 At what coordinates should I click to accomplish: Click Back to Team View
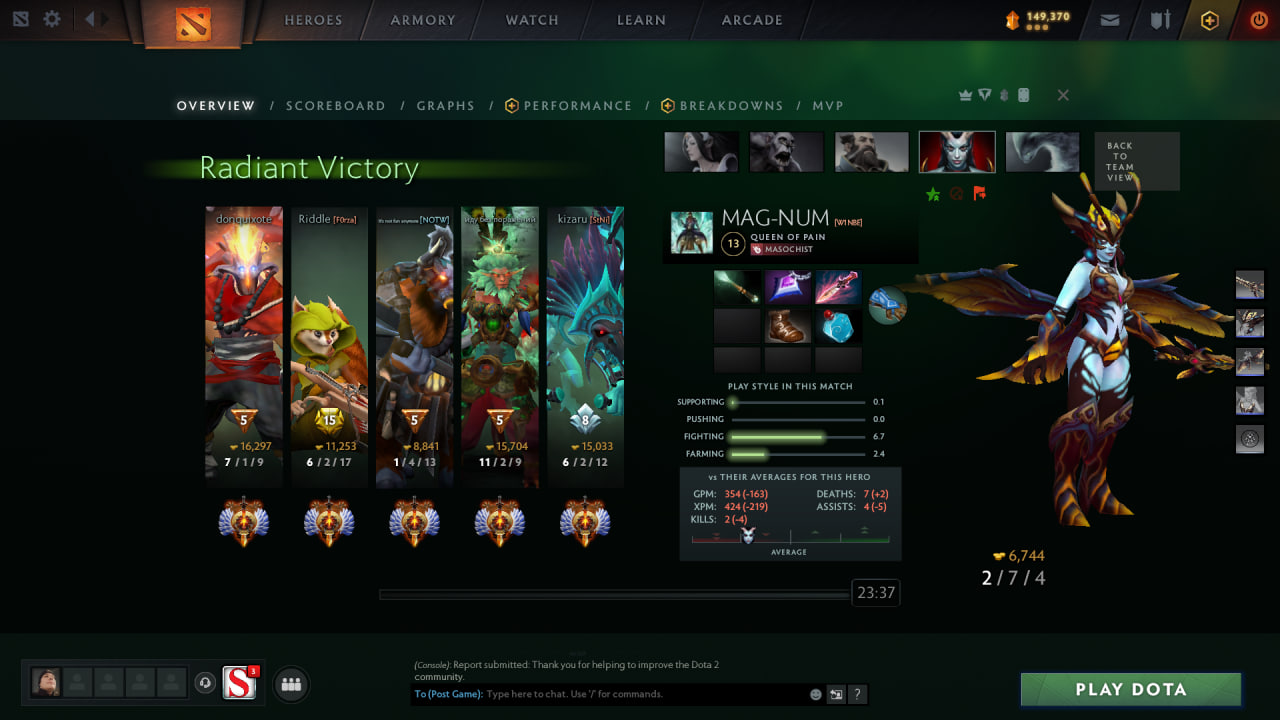(1136, 161)
